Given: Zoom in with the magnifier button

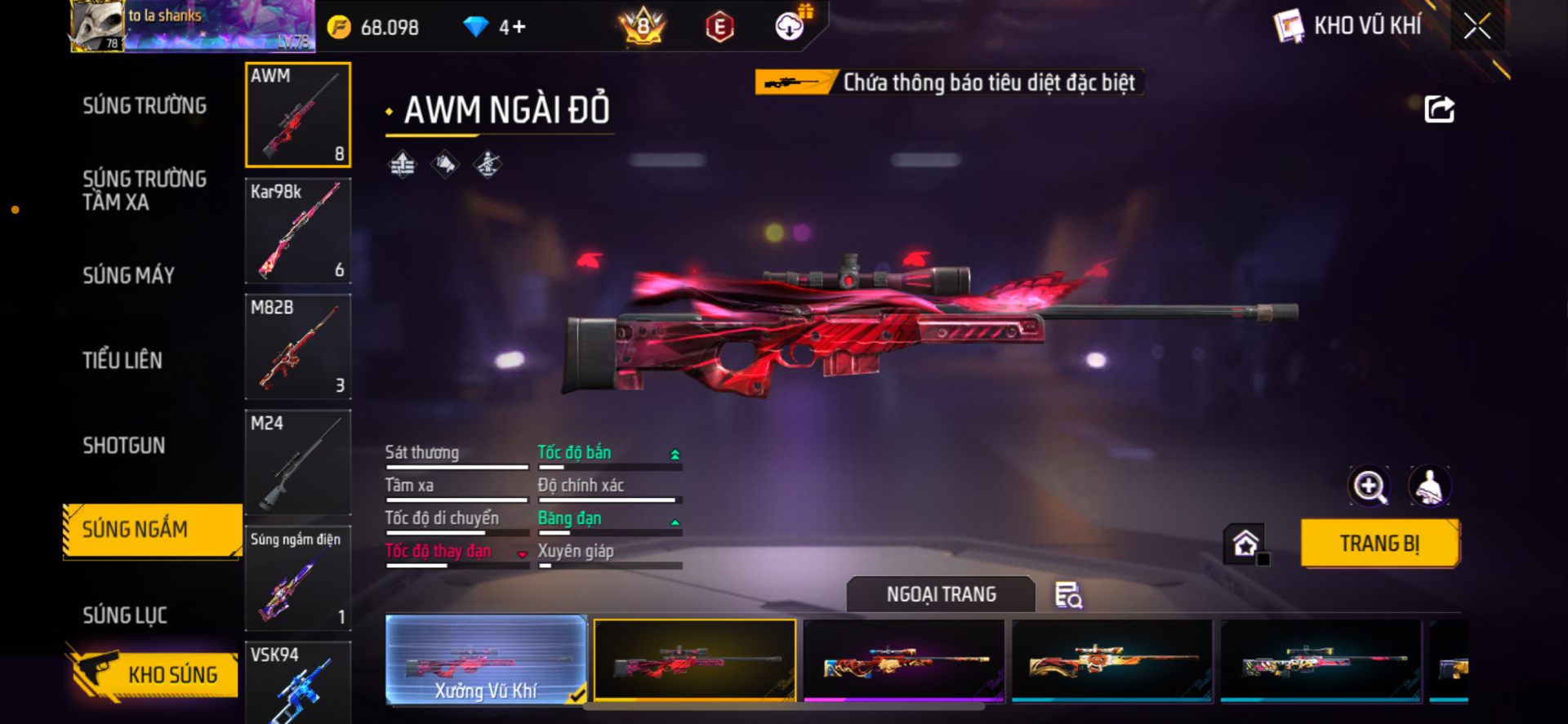Looking at the screenshot, I should pyautogui.click(x=1369, y=486).
